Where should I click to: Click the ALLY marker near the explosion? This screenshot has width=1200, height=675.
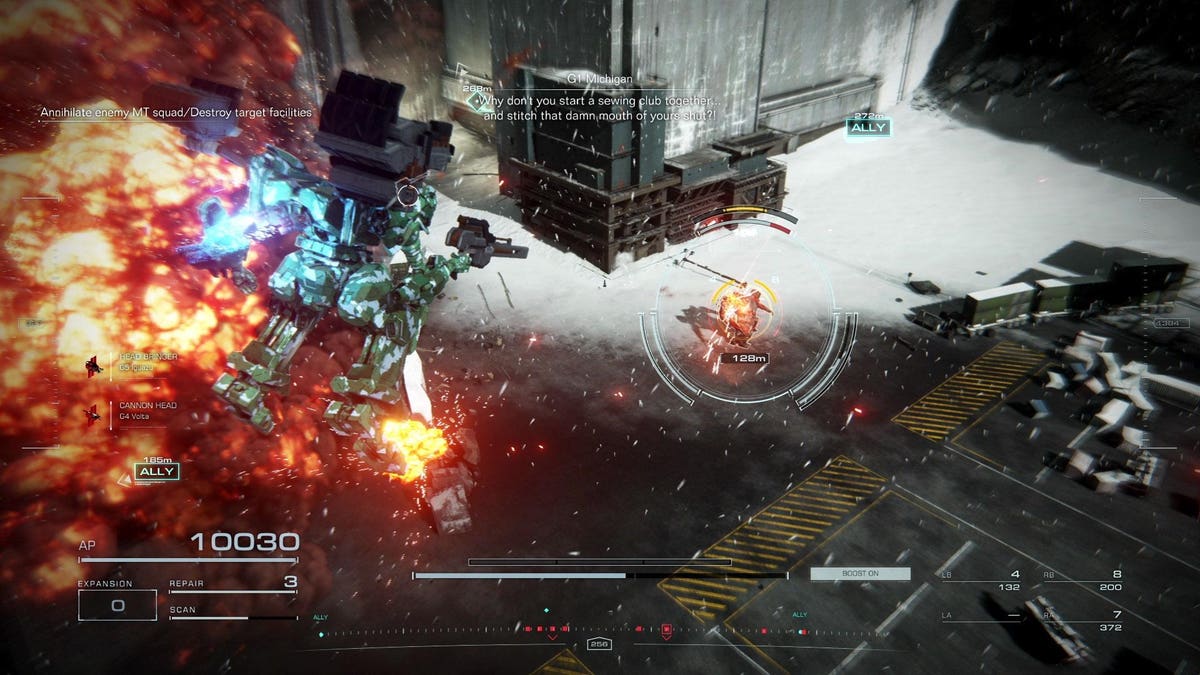click(157, 472)
